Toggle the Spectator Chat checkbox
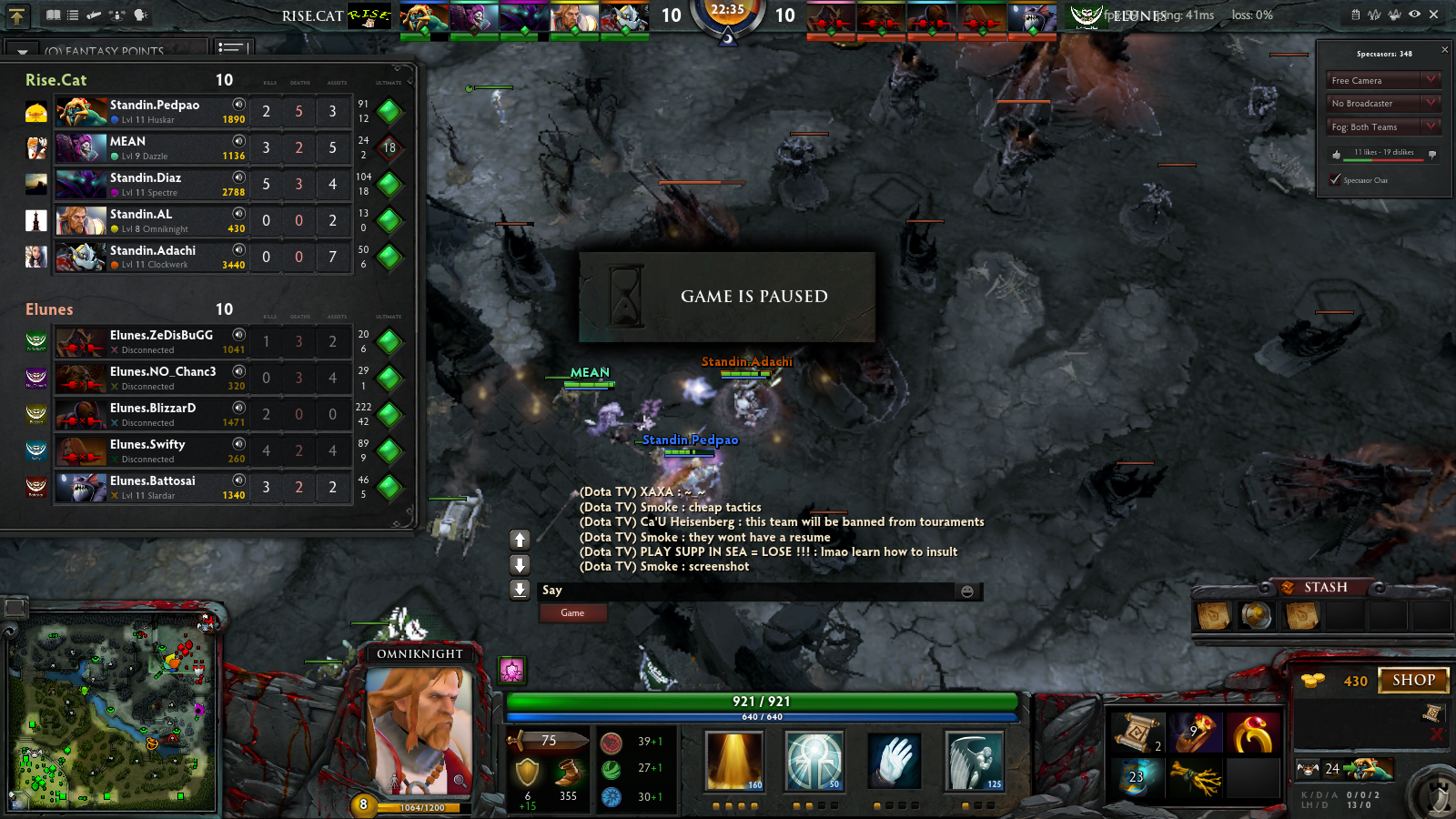The height and width of the screenshot is (819, 1456). click(1335, 180)
